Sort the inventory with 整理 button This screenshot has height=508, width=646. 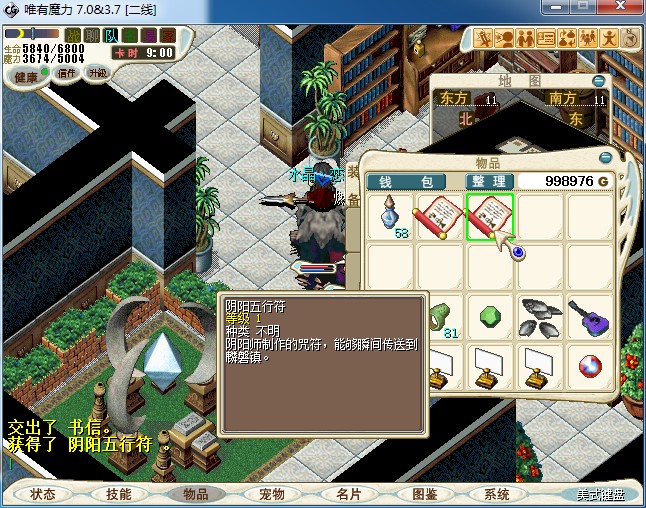489,181
